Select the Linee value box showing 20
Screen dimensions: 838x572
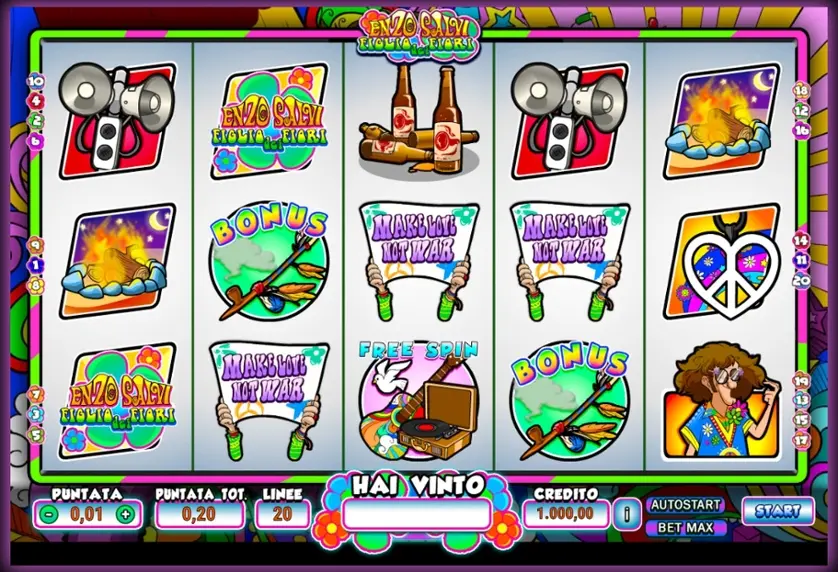[282, 515]
